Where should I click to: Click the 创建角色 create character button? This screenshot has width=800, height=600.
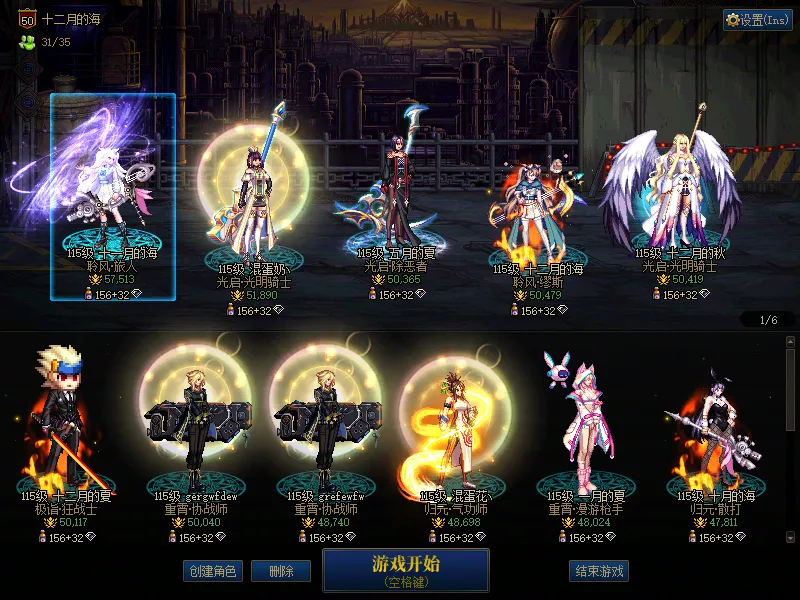[212, 571]
